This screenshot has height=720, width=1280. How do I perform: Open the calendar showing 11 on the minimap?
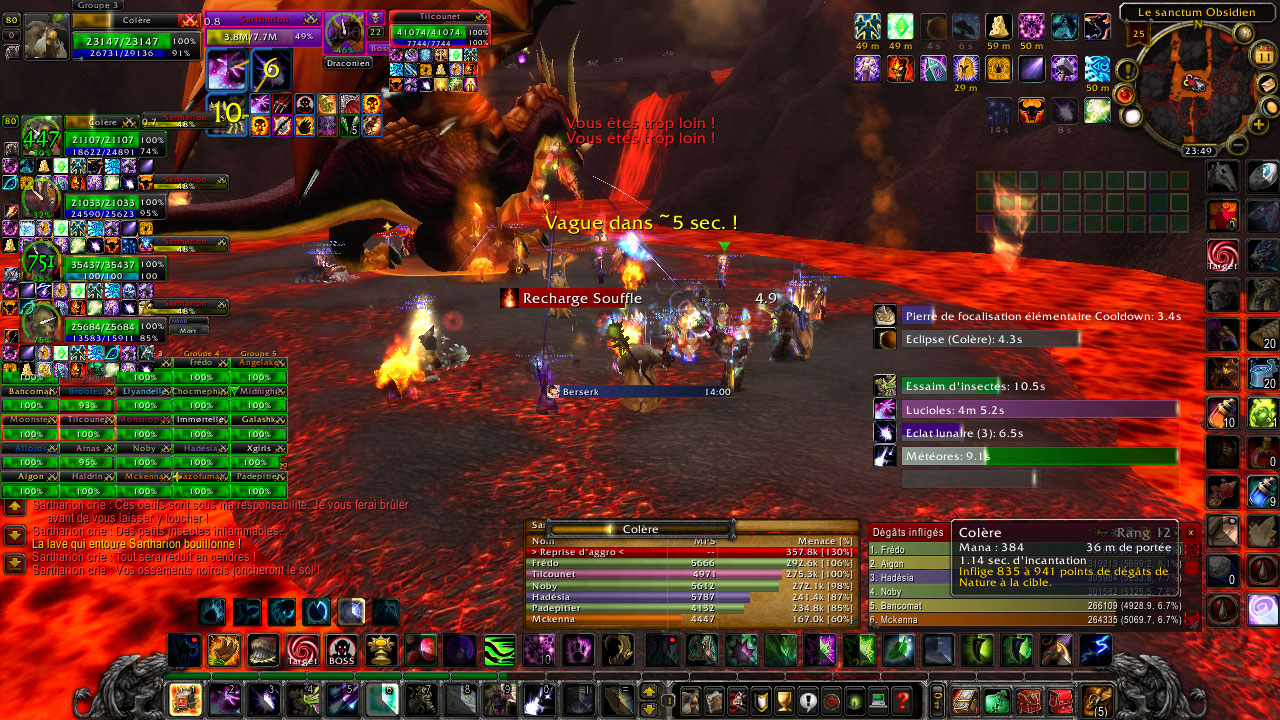click(x=1263, y=53)
